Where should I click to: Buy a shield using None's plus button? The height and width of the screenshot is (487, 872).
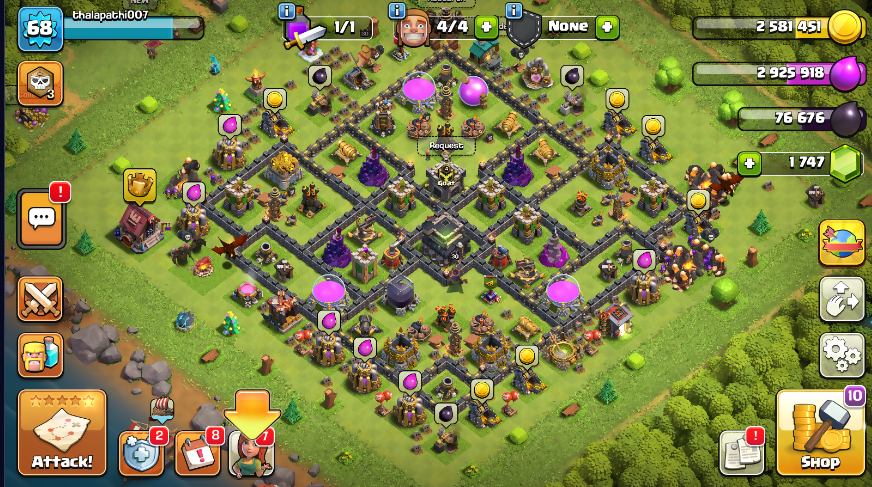click(607, 27)
